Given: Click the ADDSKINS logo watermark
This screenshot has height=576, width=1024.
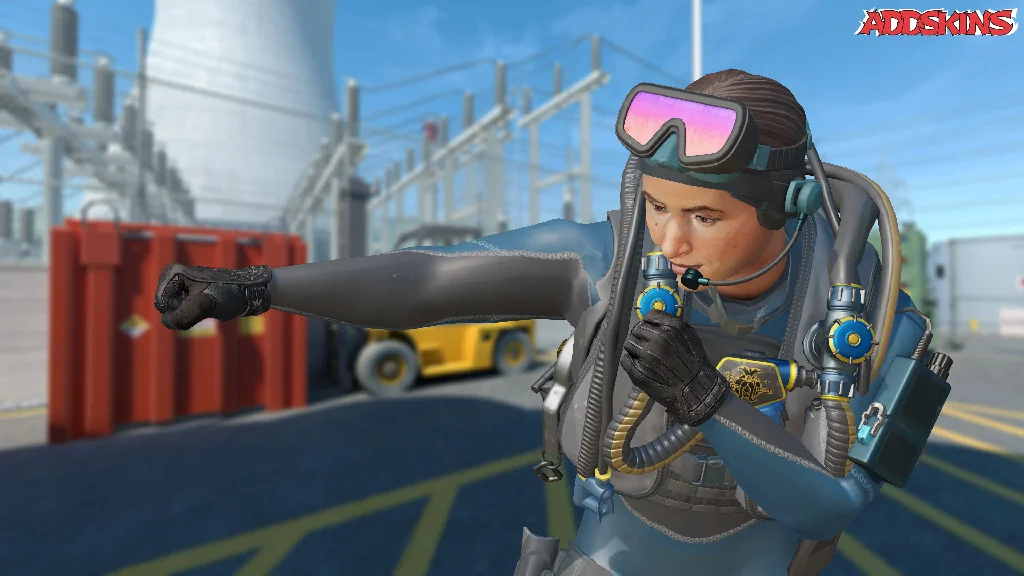Looking at the screenshot, I should 936,22.
